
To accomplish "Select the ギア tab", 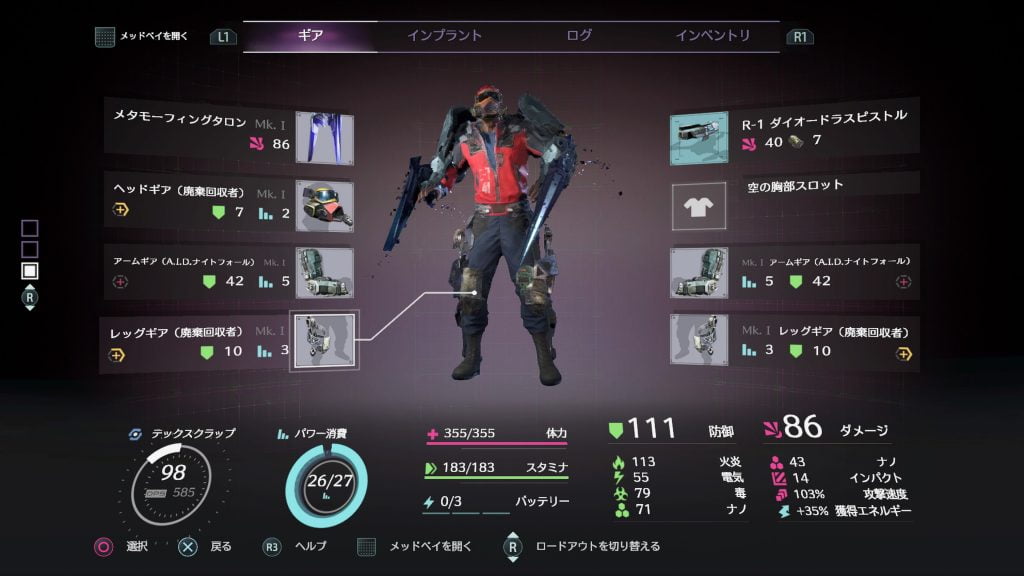I will pos(310,36).
